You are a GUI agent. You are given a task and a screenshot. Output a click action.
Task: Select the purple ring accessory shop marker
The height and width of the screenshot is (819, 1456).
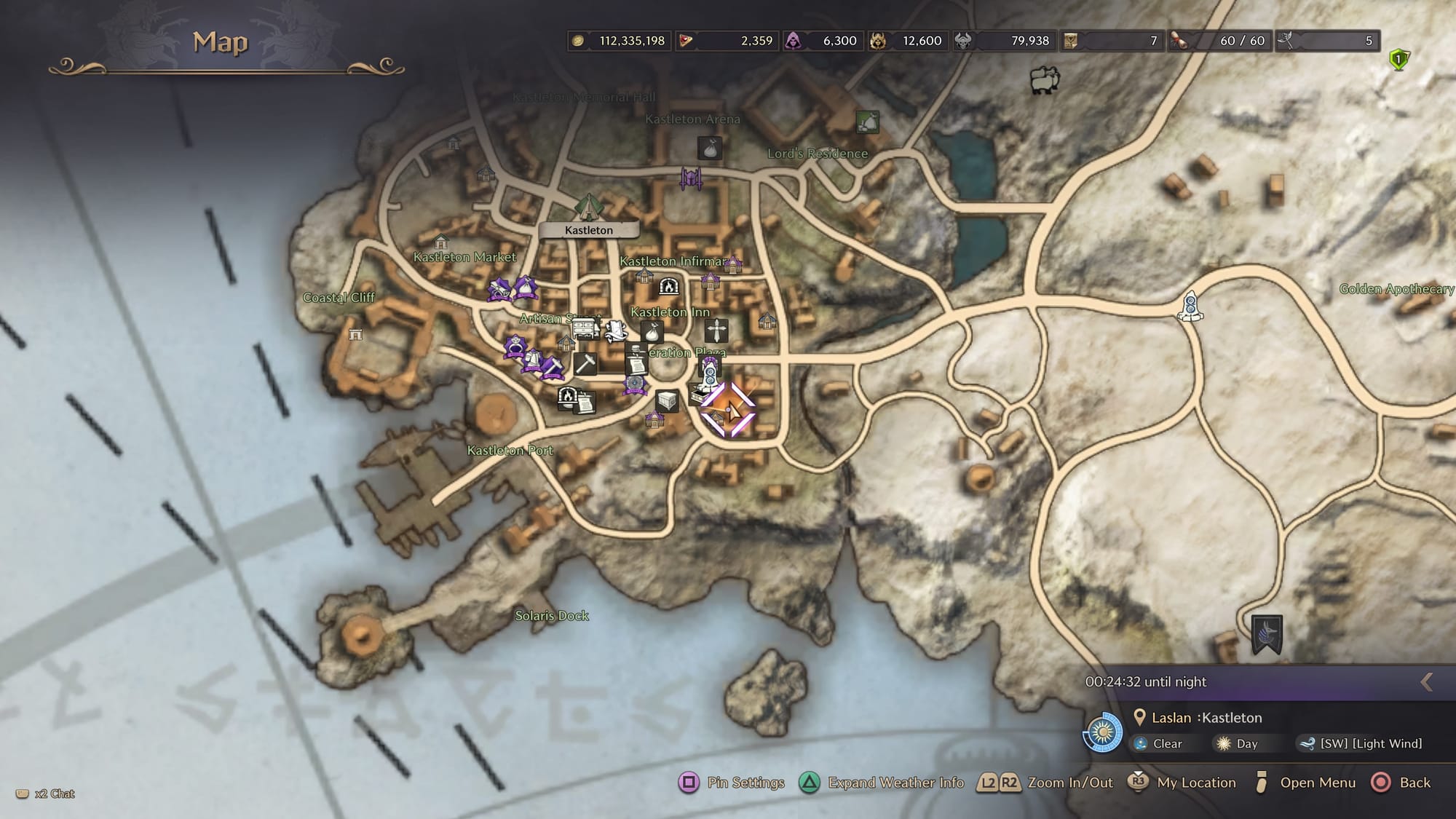pyautogui.click(x=515, y=345)
